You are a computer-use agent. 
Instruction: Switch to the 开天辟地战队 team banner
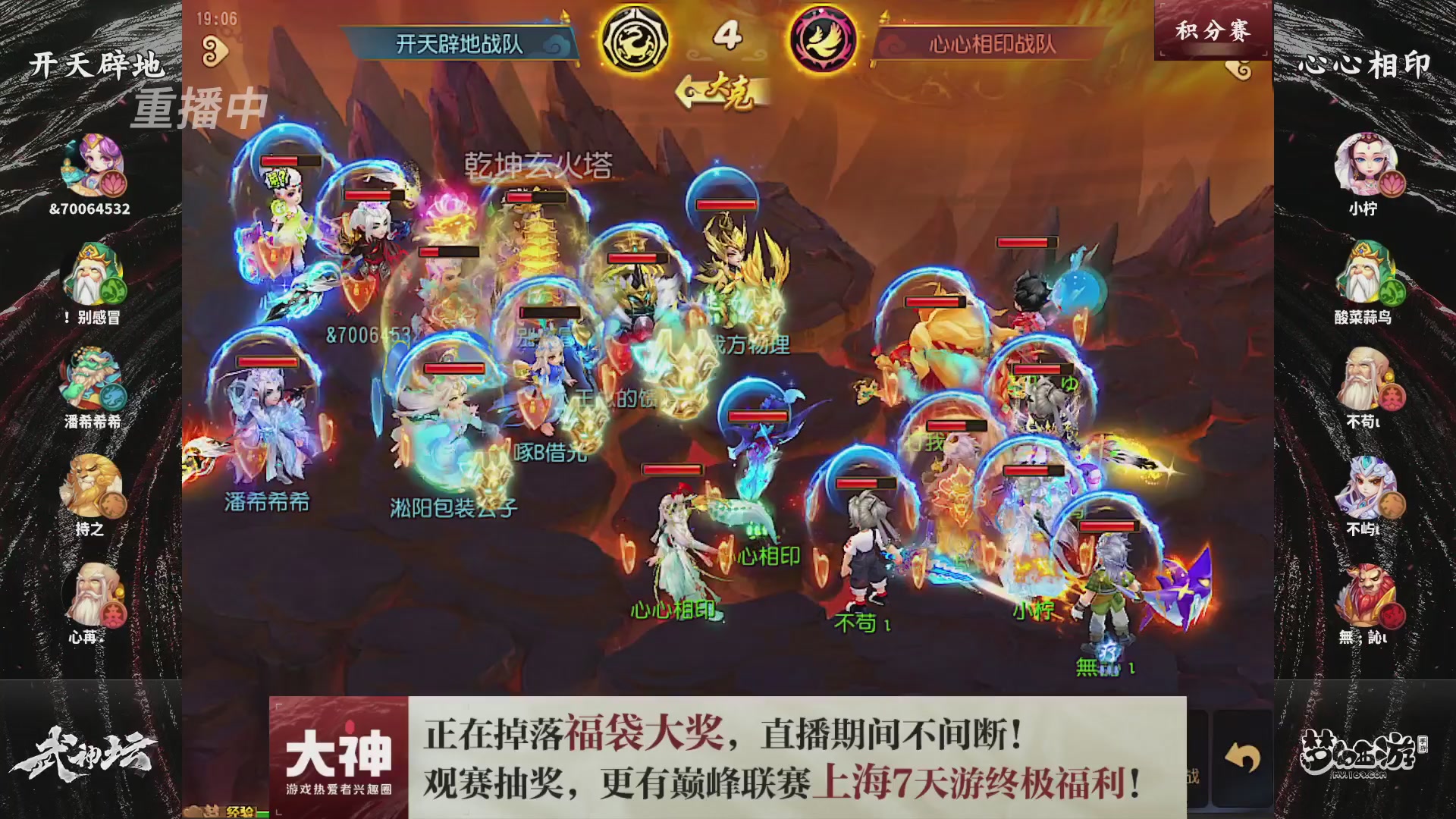459,42
